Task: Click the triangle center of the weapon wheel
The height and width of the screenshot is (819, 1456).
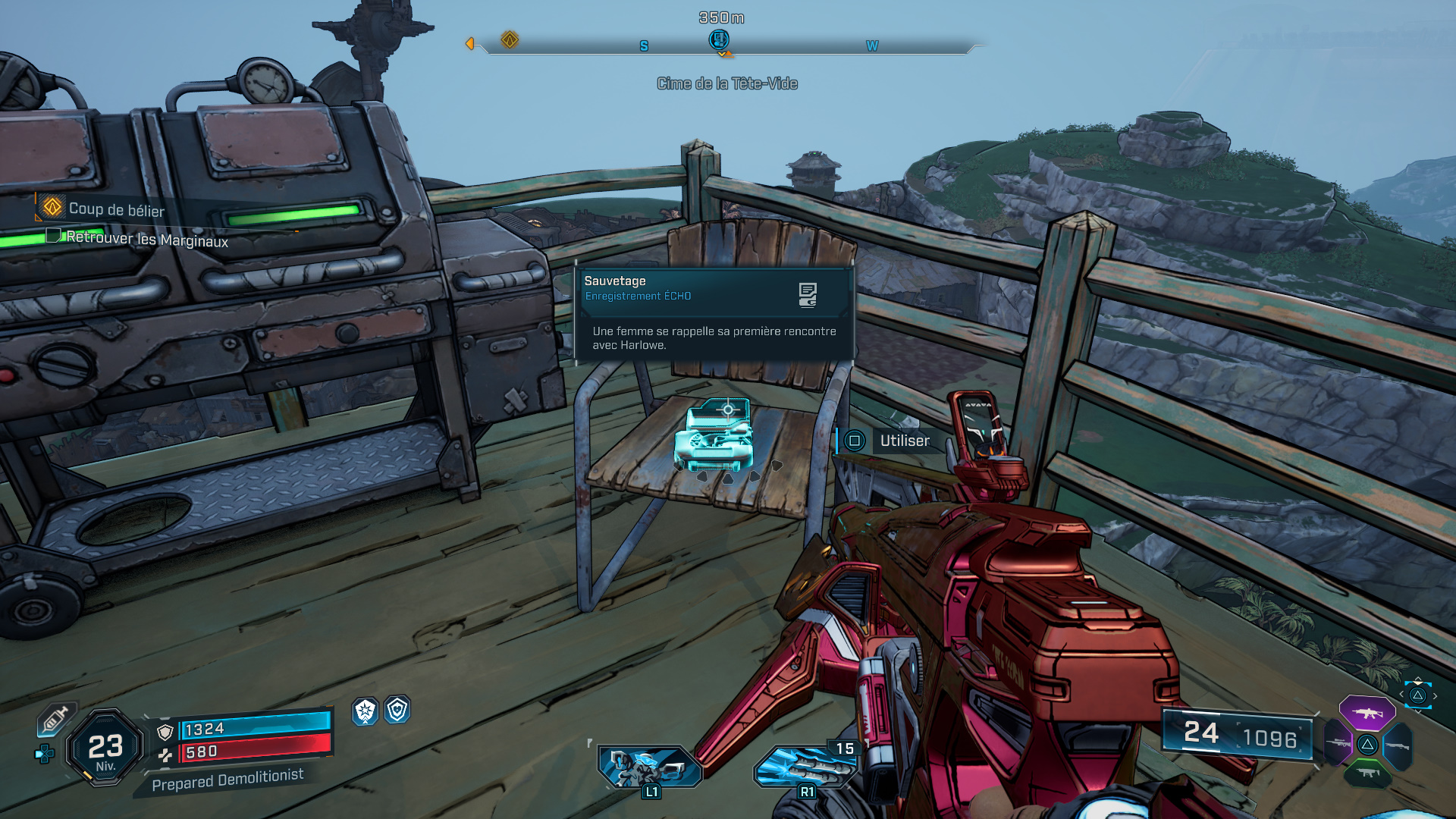Action: point(1367,744)
